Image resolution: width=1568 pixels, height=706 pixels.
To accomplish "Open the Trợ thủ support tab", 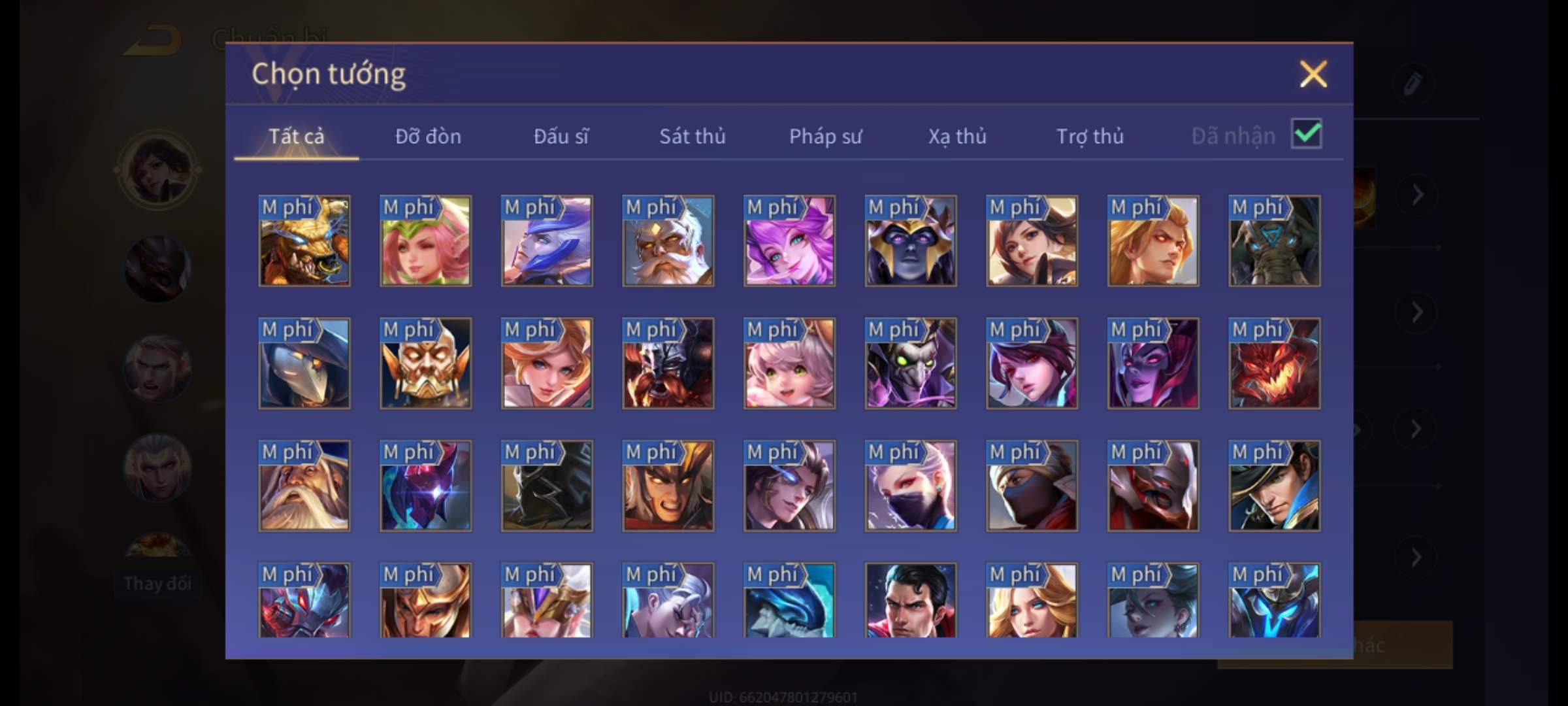I will [1090, 136].
